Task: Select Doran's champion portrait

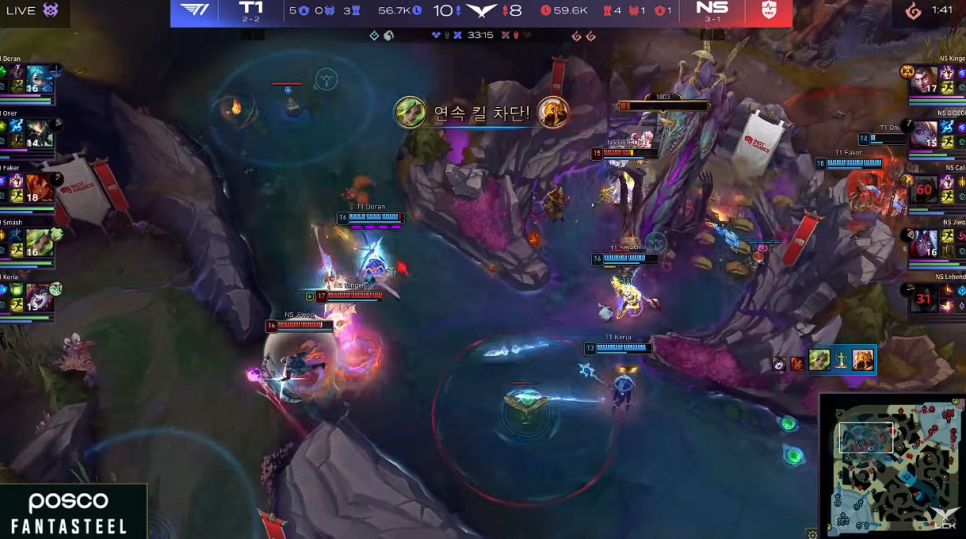Action: 38,80
